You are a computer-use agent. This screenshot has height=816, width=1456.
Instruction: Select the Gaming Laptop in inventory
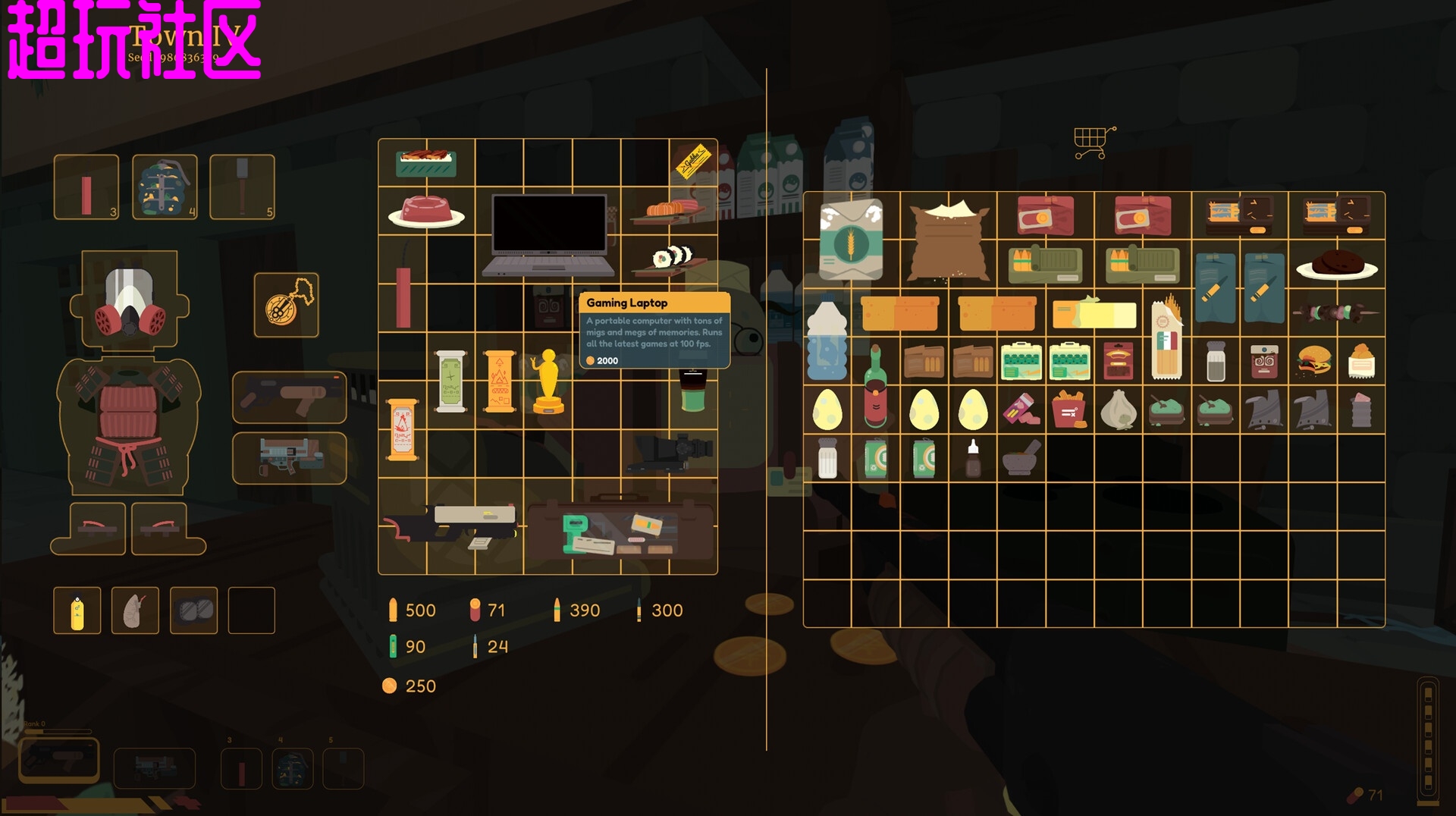coord(548,235)
